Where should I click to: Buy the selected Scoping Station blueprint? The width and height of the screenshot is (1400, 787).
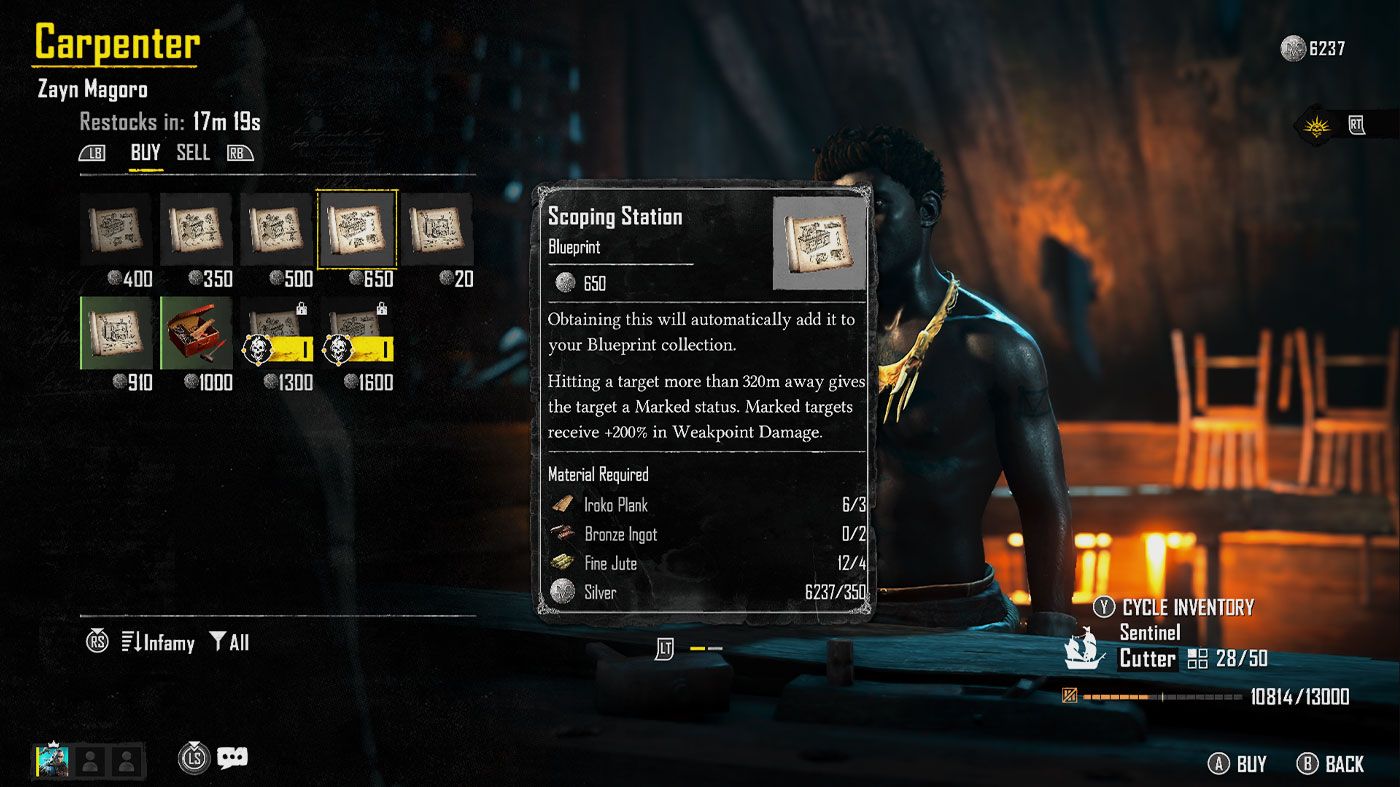point(1238,764)
